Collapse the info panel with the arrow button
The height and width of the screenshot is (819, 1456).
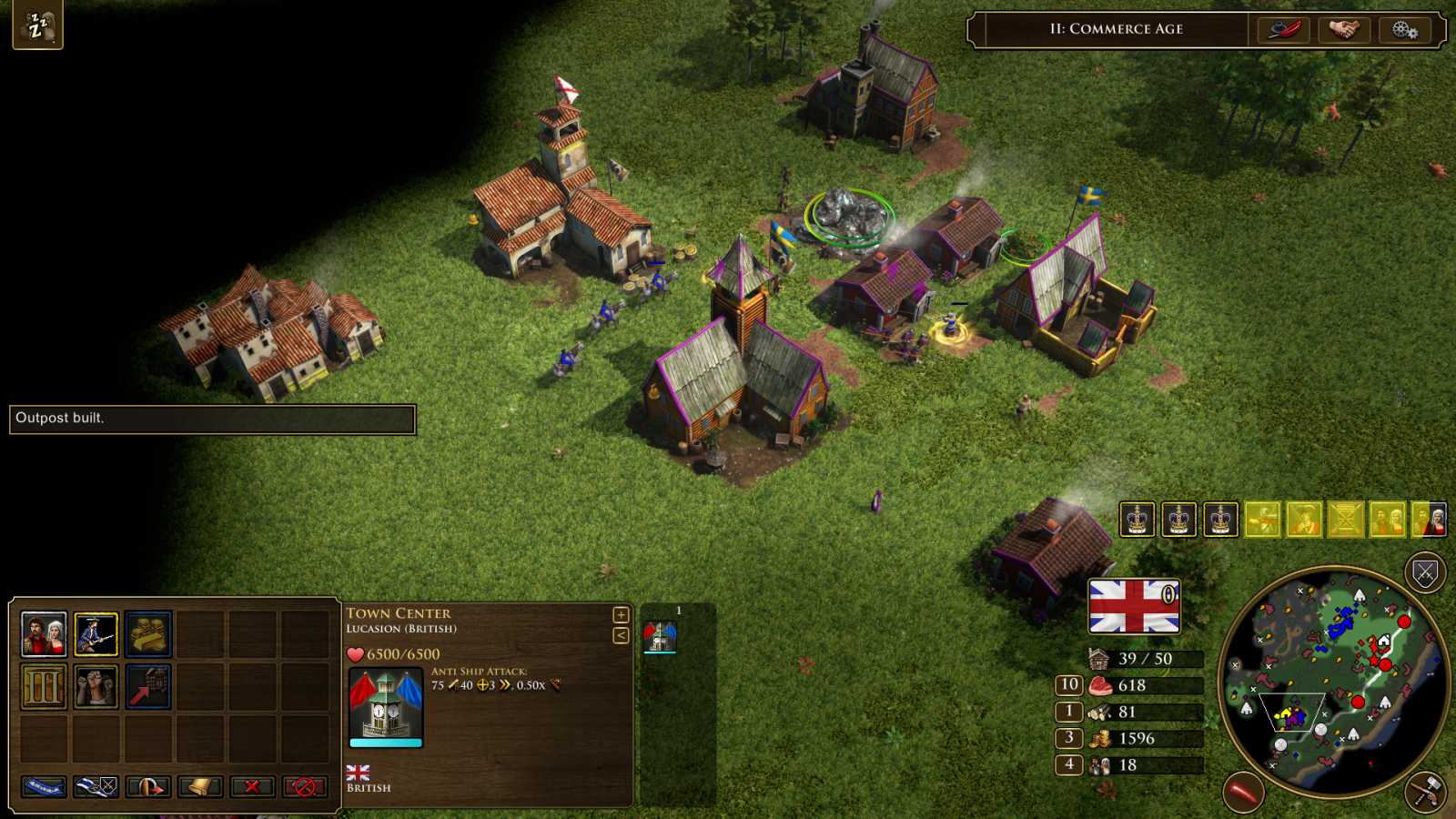[x=622, y=634]
